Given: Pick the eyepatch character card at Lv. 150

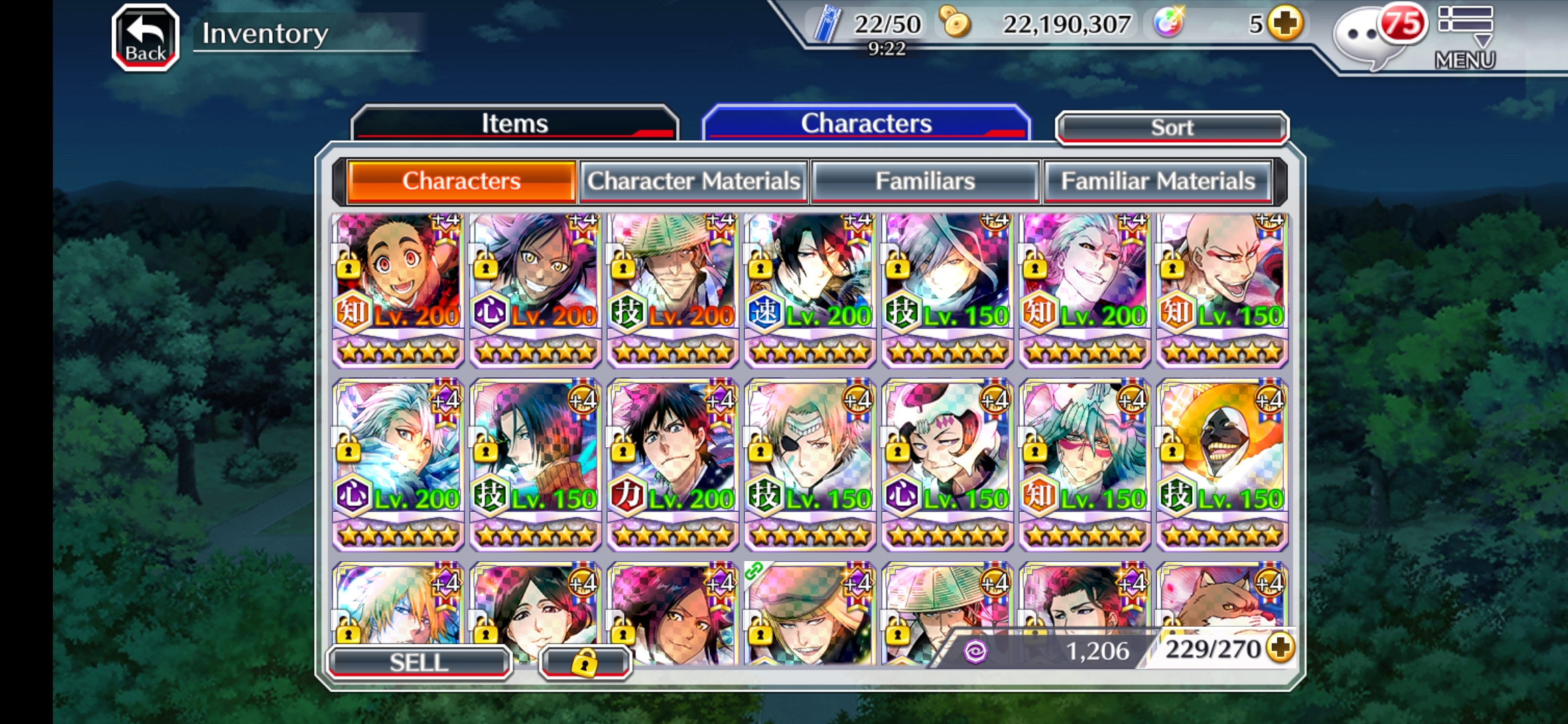Looking at the screenshot, I should [809, 464].
